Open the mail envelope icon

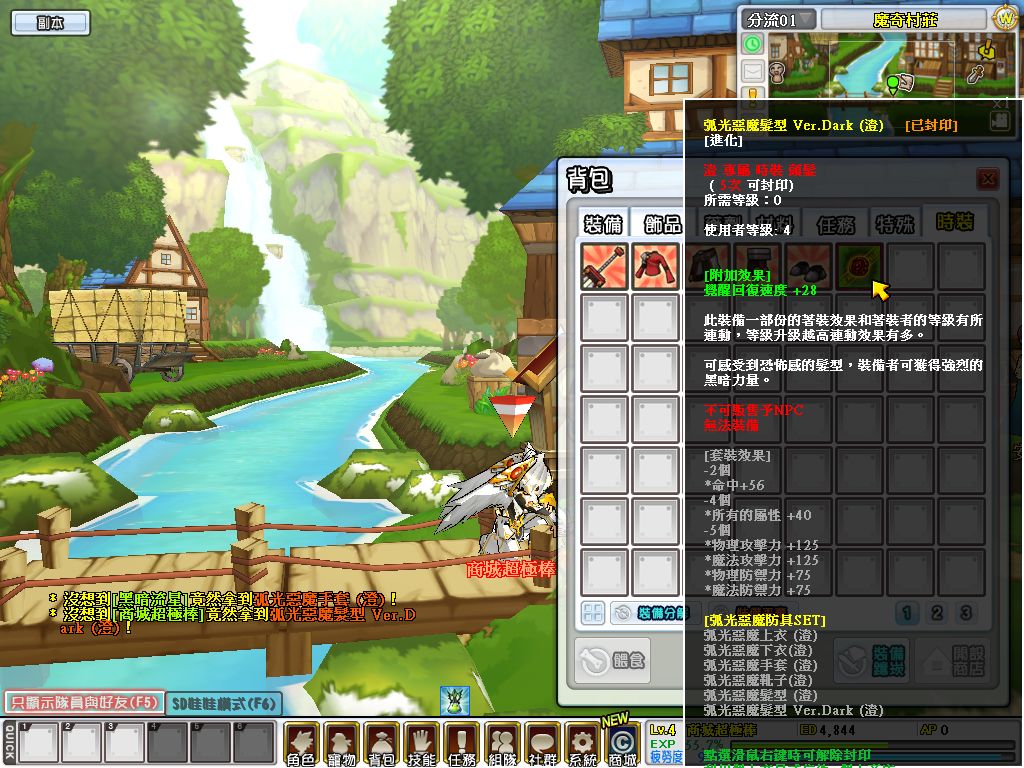click(x=752, y=71)
